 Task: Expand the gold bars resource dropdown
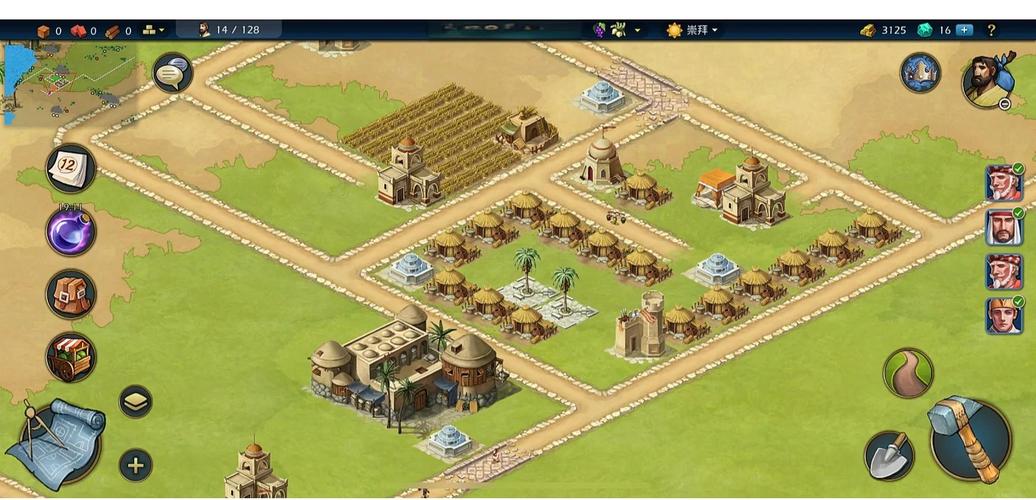[x=155, y=30]
